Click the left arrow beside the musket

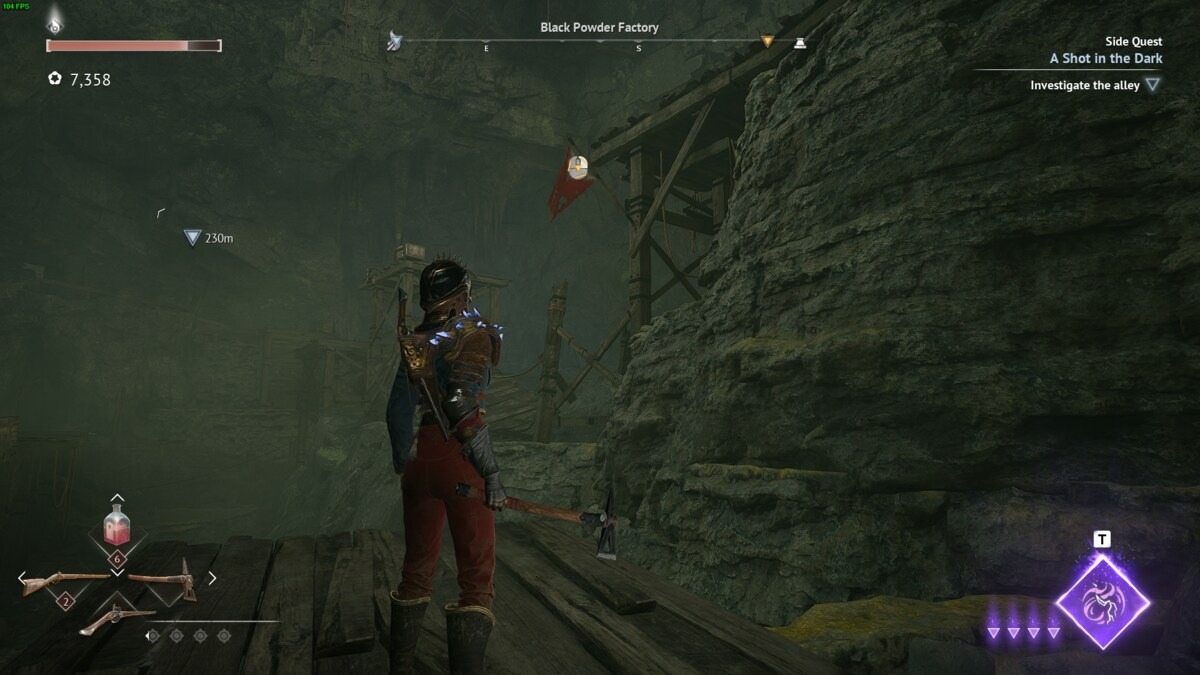22,578
